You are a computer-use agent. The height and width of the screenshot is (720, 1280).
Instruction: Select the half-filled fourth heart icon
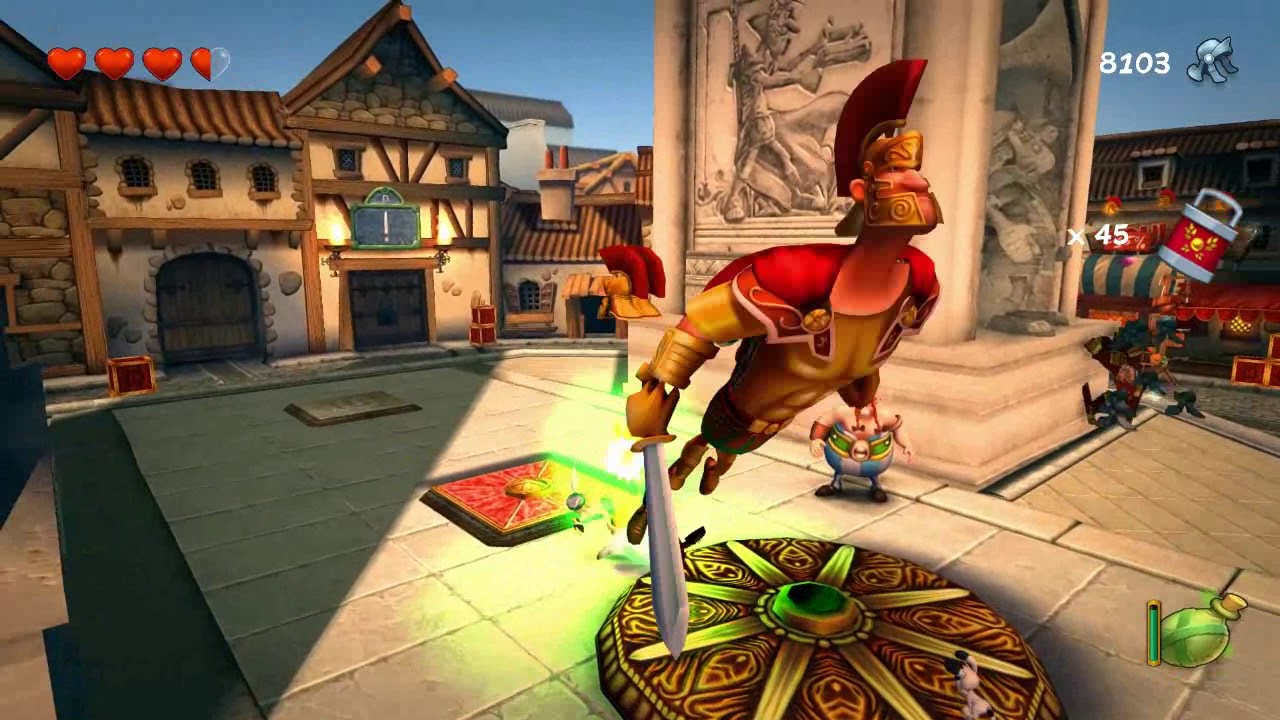pyautogui.click(x=211, y=64)
